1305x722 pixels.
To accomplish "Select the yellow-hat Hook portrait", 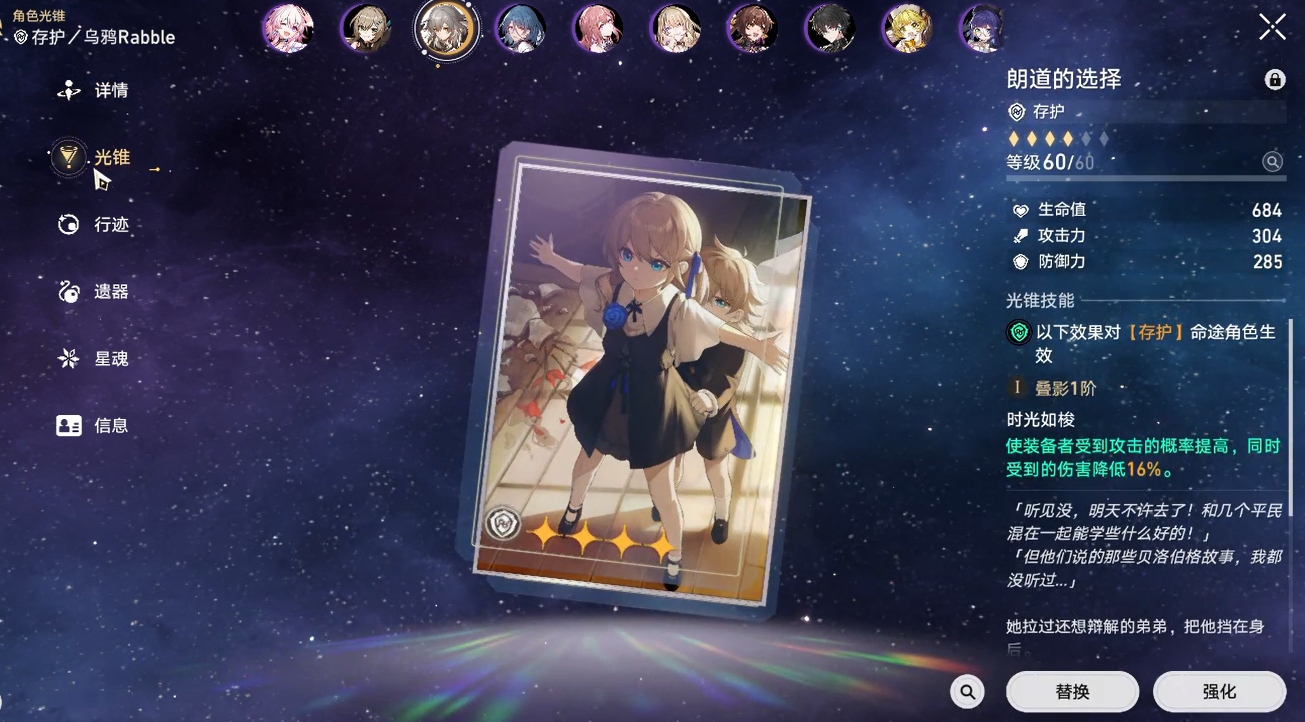I will 908,29.
